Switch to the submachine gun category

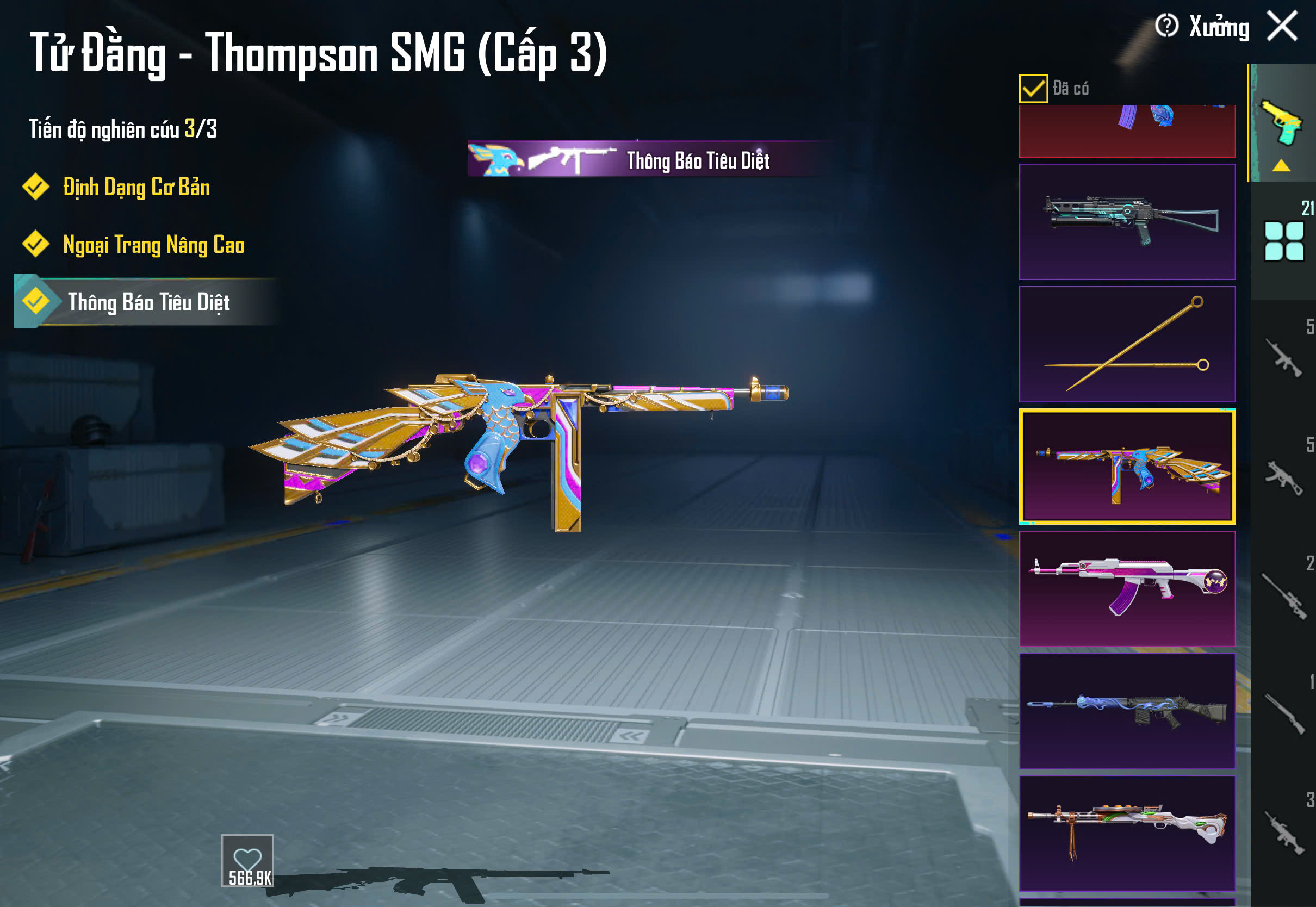tap(1283, 477)
